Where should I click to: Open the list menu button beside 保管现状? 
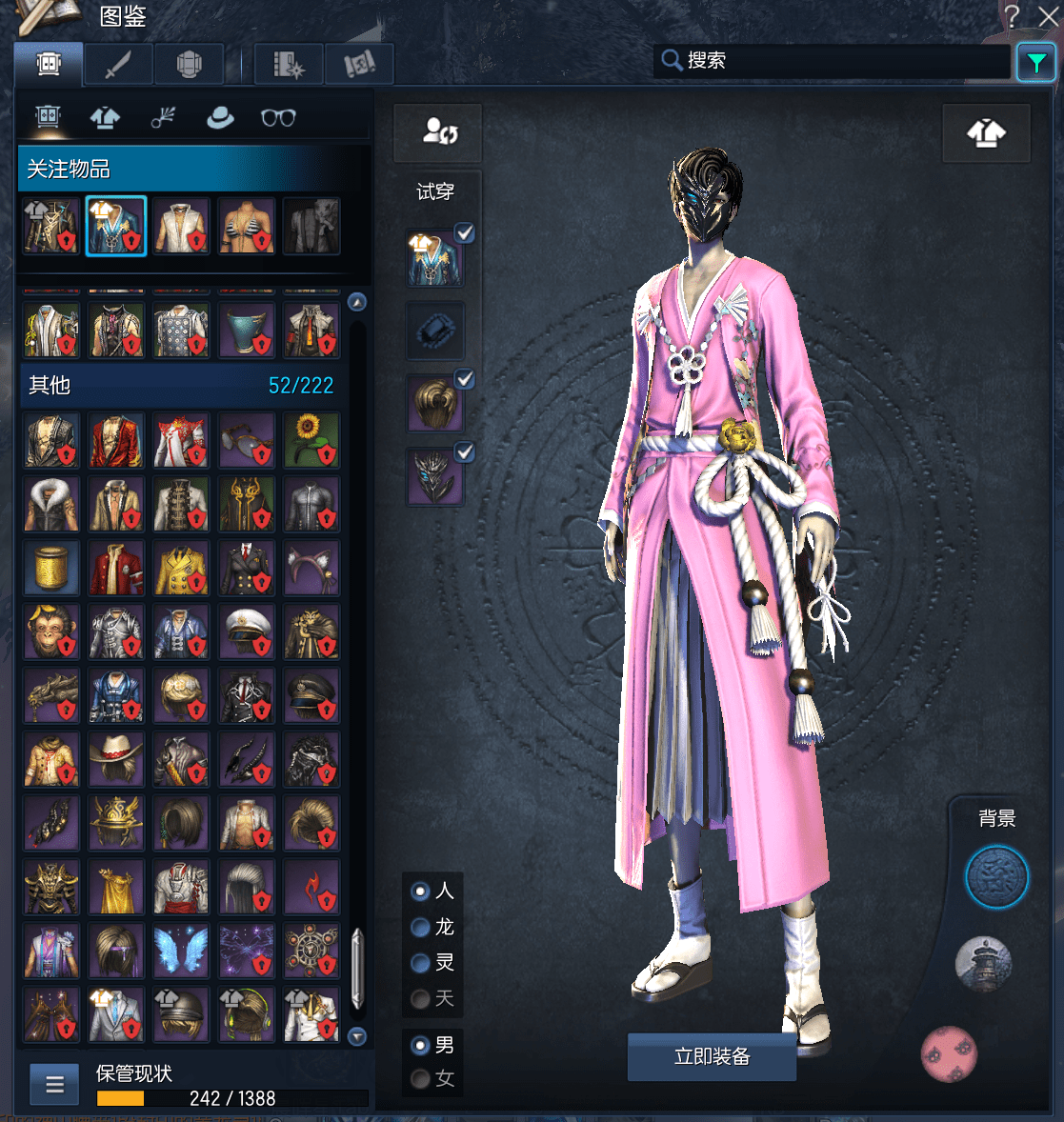pos(54,1084)
